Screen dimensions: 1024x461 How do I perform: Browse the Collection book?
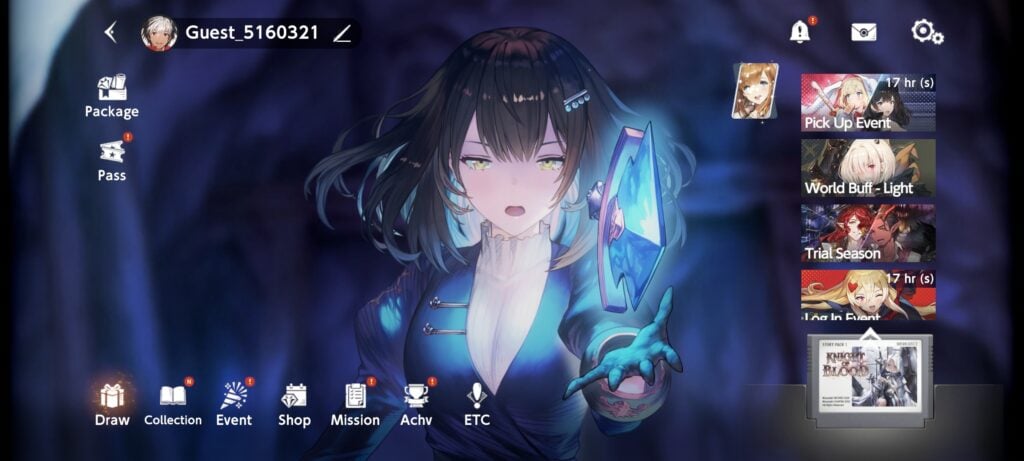point(173,404)
